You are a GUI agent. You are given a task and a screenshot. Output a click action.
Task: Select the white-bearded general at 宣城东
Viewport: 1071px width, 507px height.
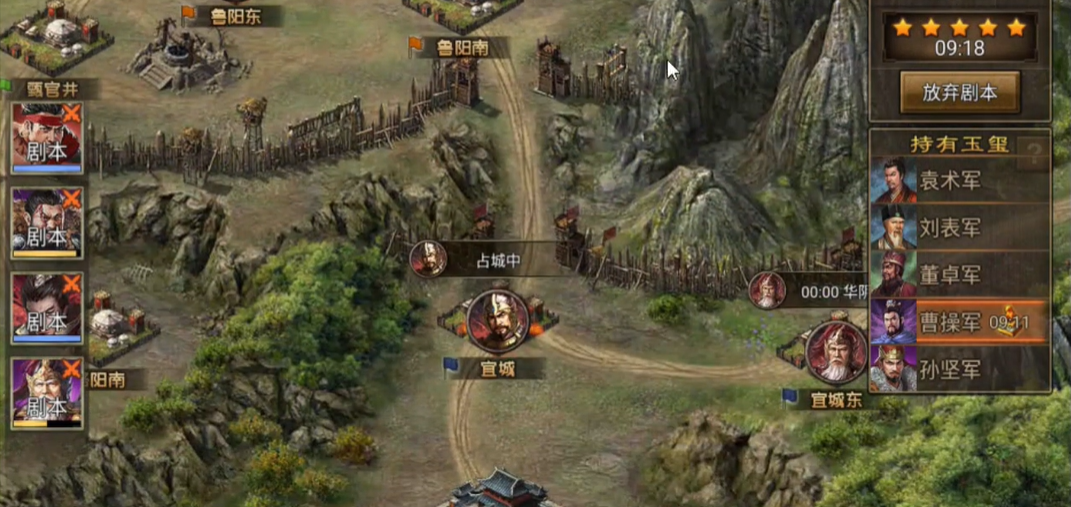point(836,352)
